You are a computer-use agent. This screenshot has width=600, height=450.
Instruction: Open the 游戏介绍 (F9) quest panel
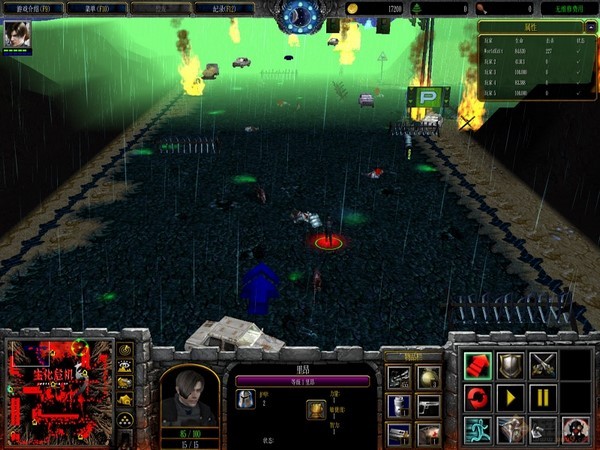[x=38, y=8]
